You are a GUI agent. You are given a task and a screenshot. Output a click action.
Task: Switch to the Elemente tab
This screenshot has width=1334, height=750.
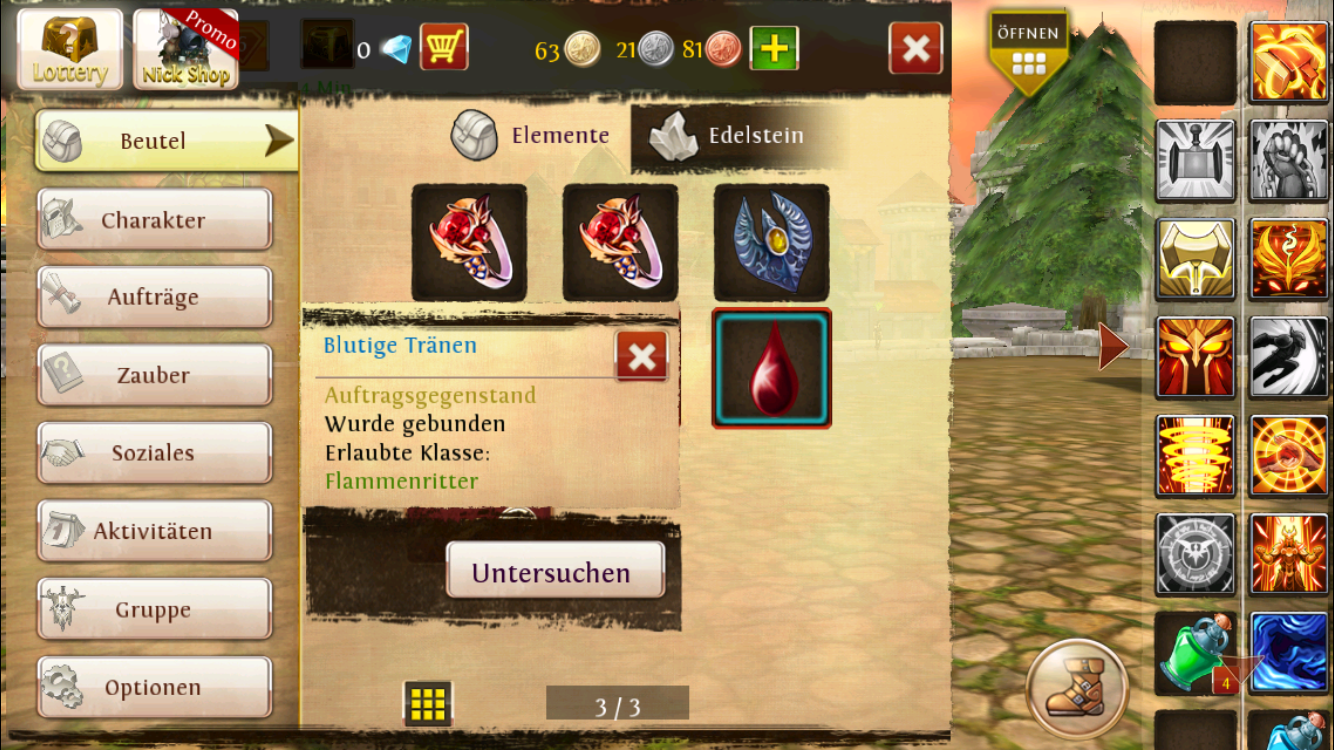(531, 136)
